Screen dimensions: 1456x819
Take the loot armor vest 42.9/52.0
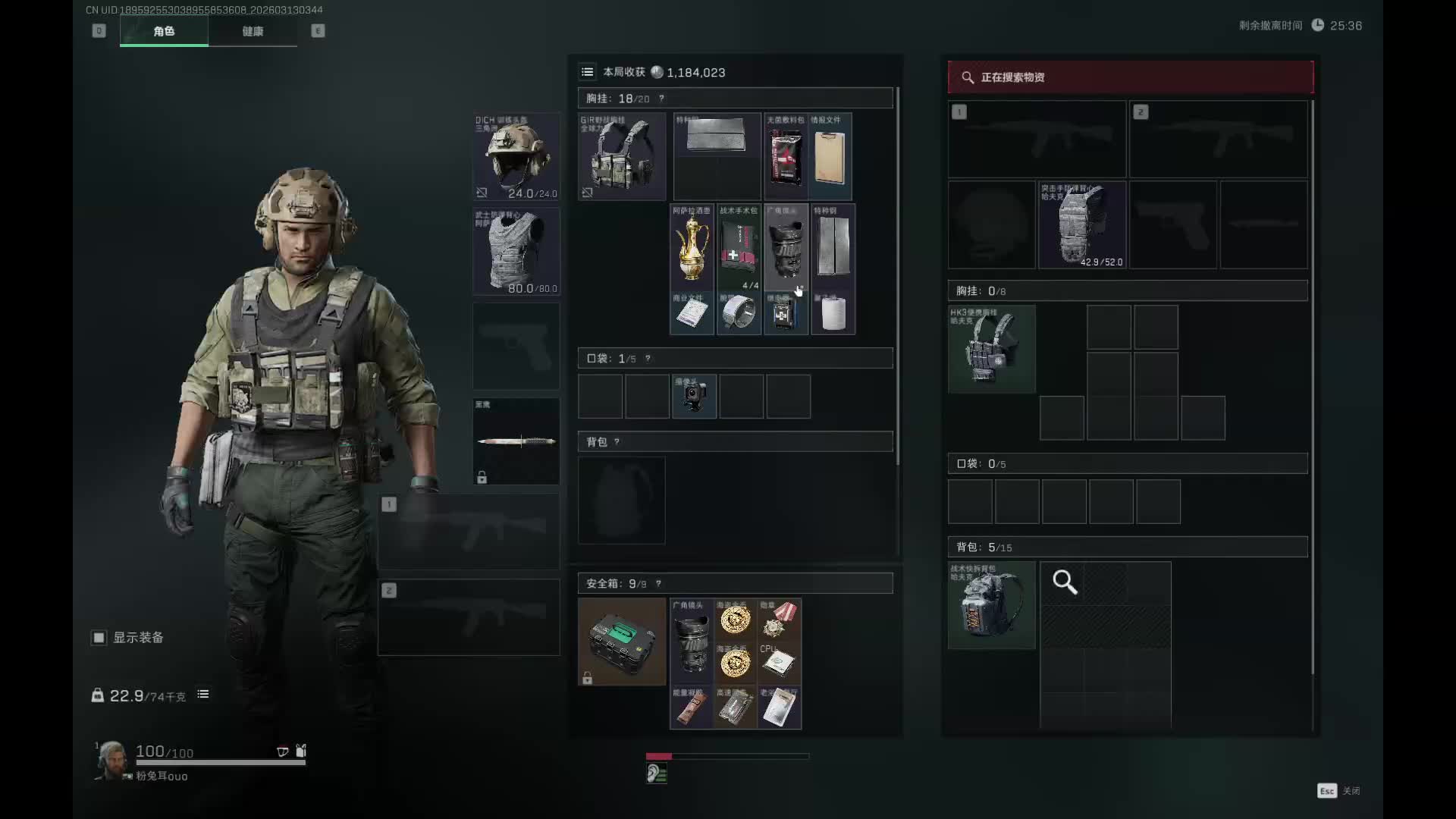coord(1081,224)
